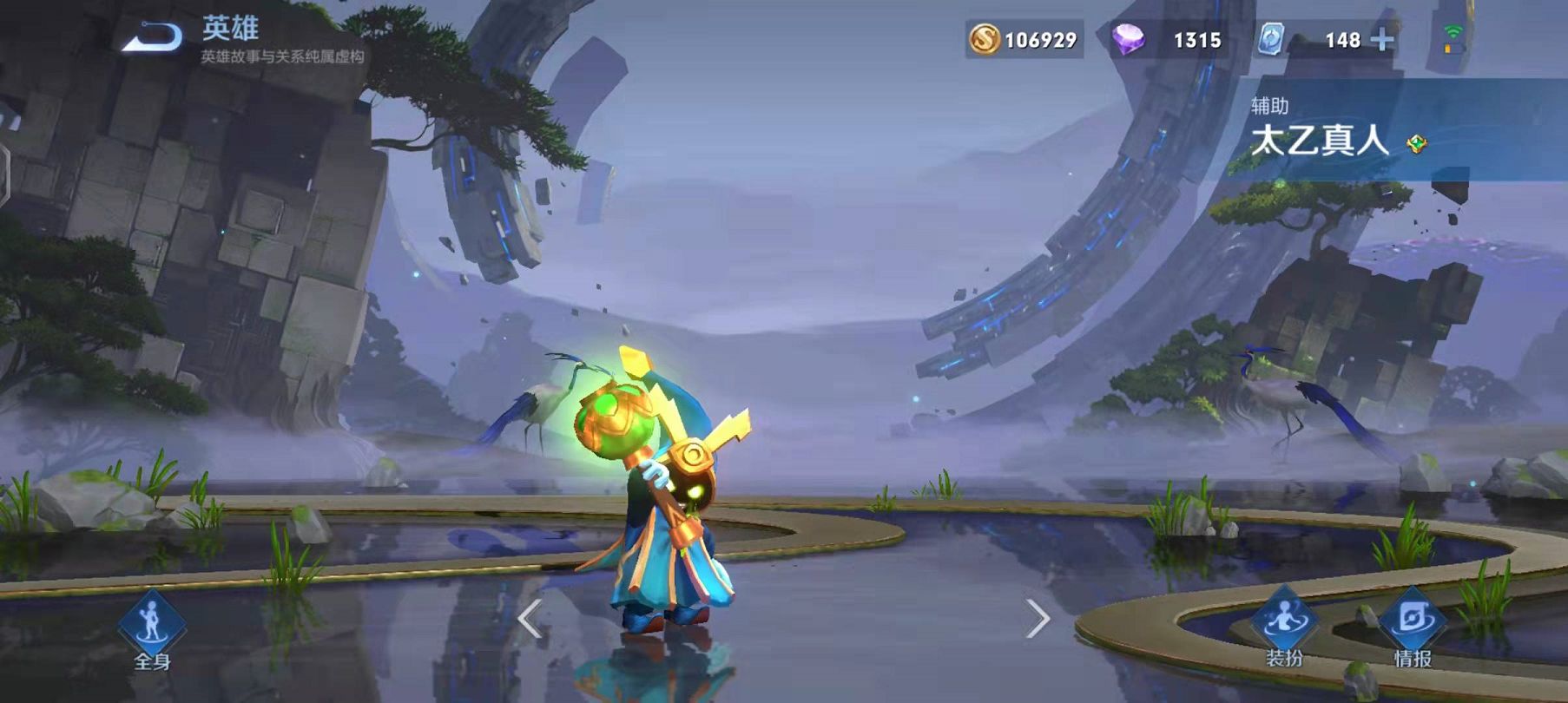Screen dimensions: 1568x703
Task: Go back using the return arrow
Action: pos(153,37)
